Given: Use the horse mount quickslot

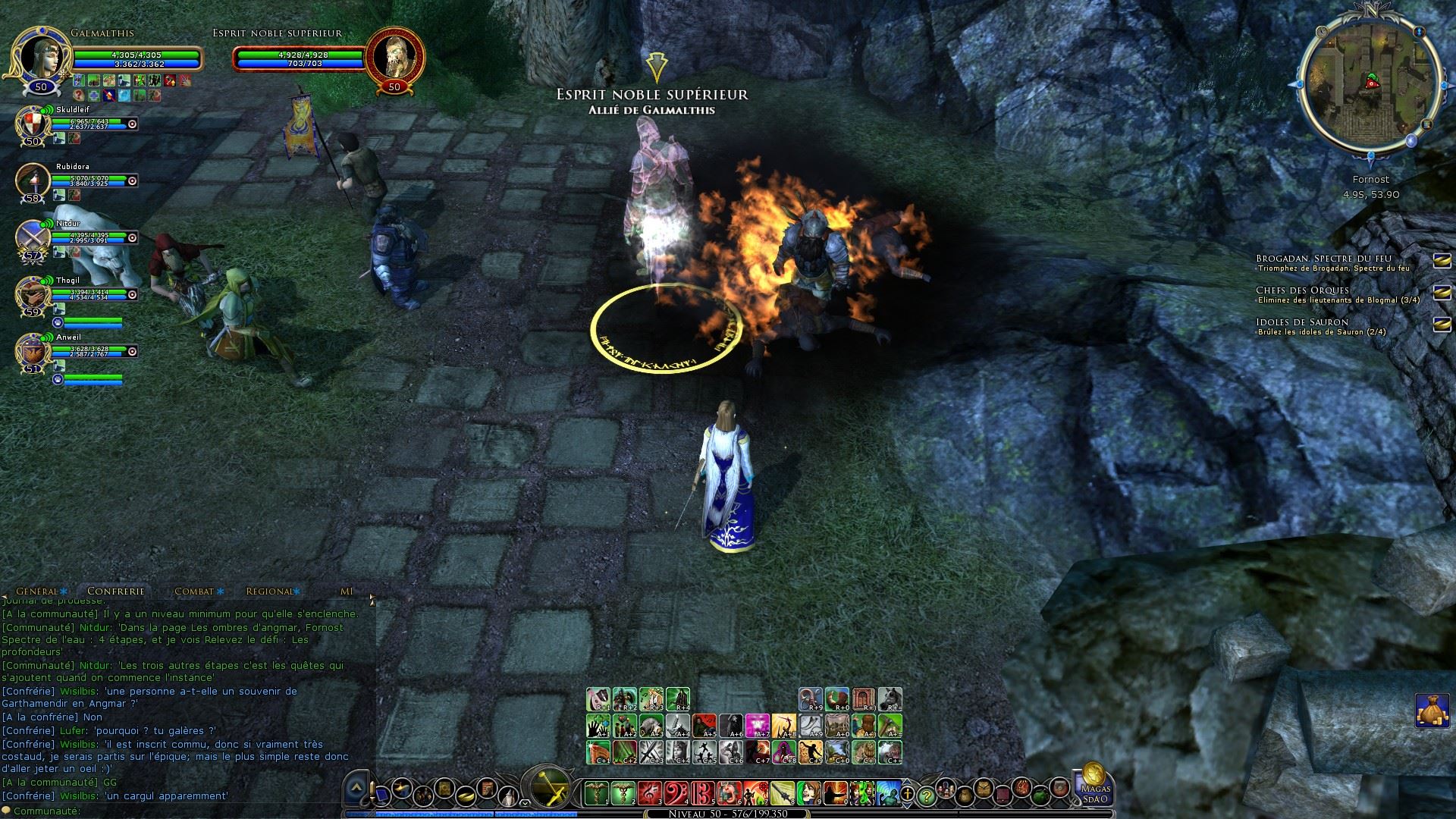Looking at the screenshot, I should (890, 699).
